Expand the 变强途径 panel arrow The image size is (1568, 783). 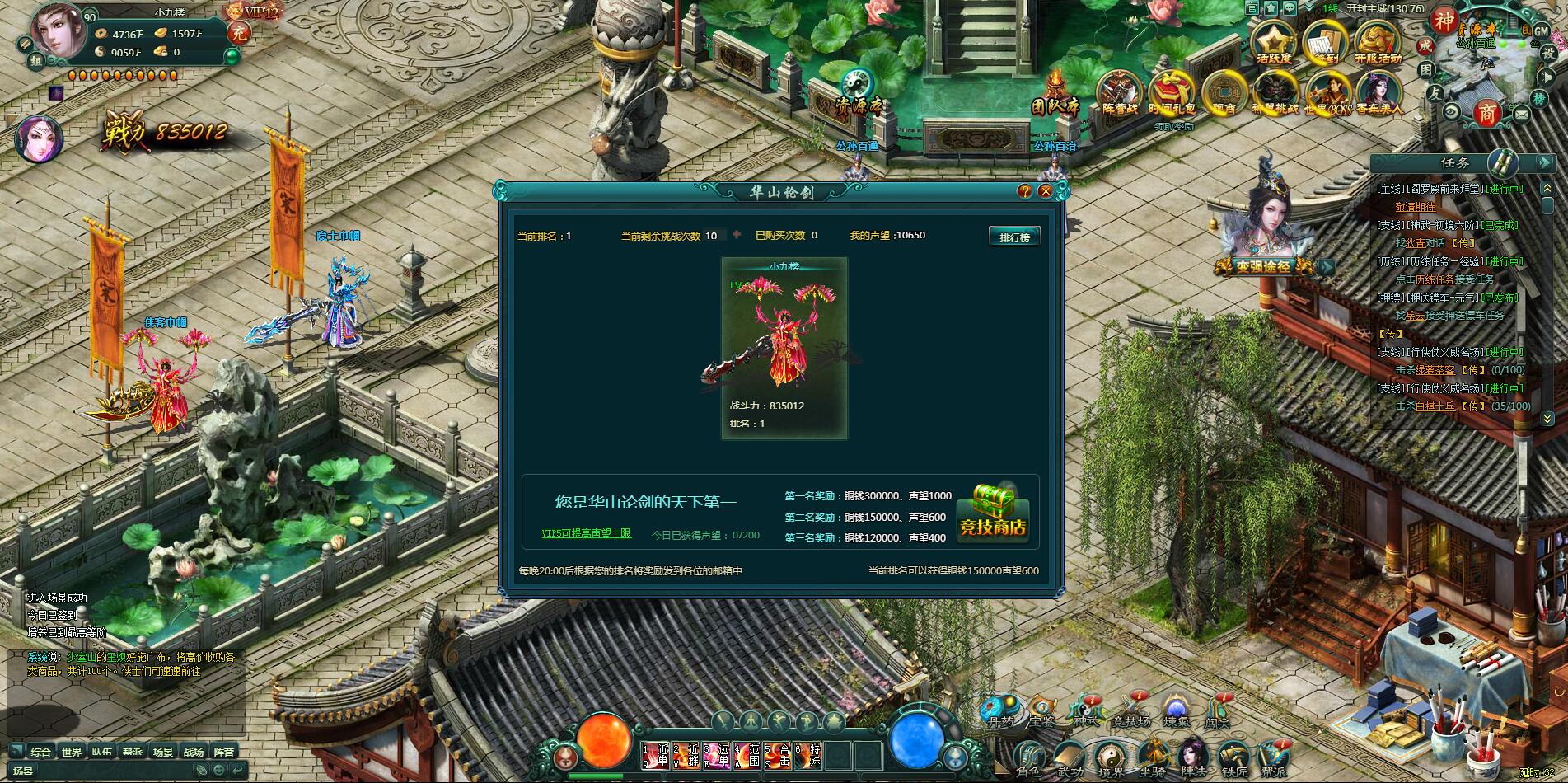coord(1327,267)
